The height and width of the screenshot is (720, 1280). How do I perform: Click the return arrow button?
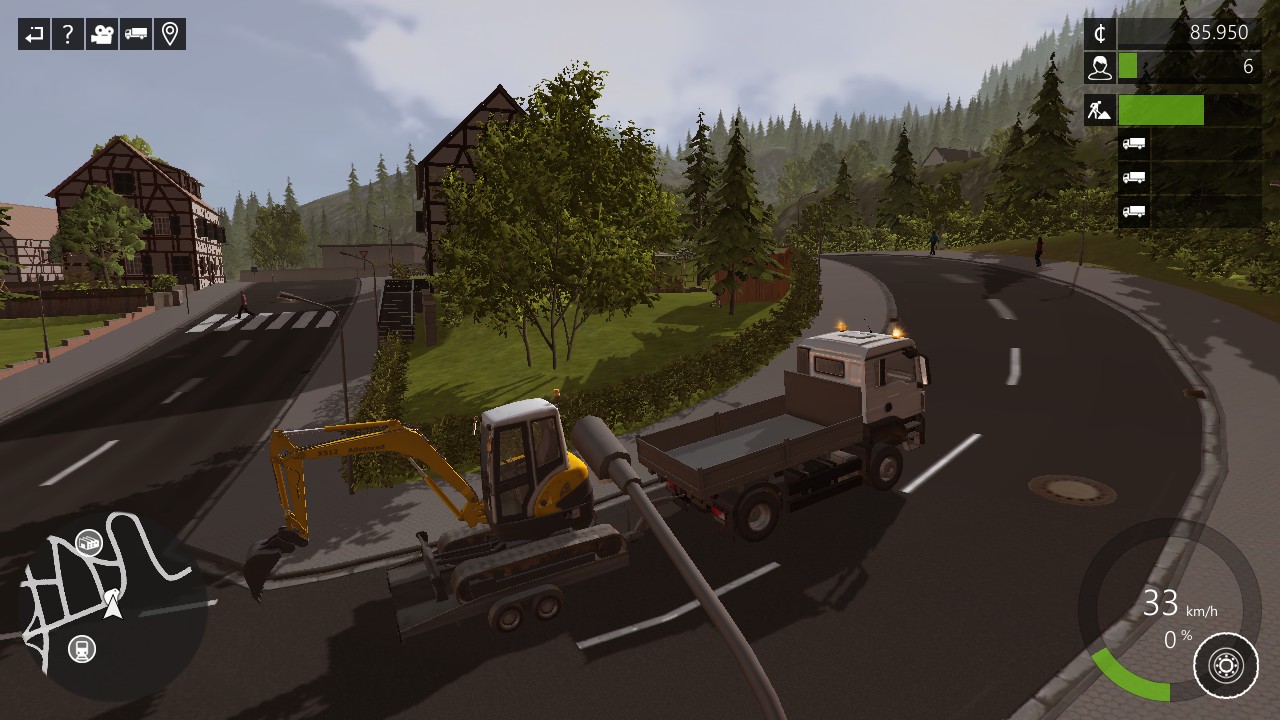pos(34,35)
